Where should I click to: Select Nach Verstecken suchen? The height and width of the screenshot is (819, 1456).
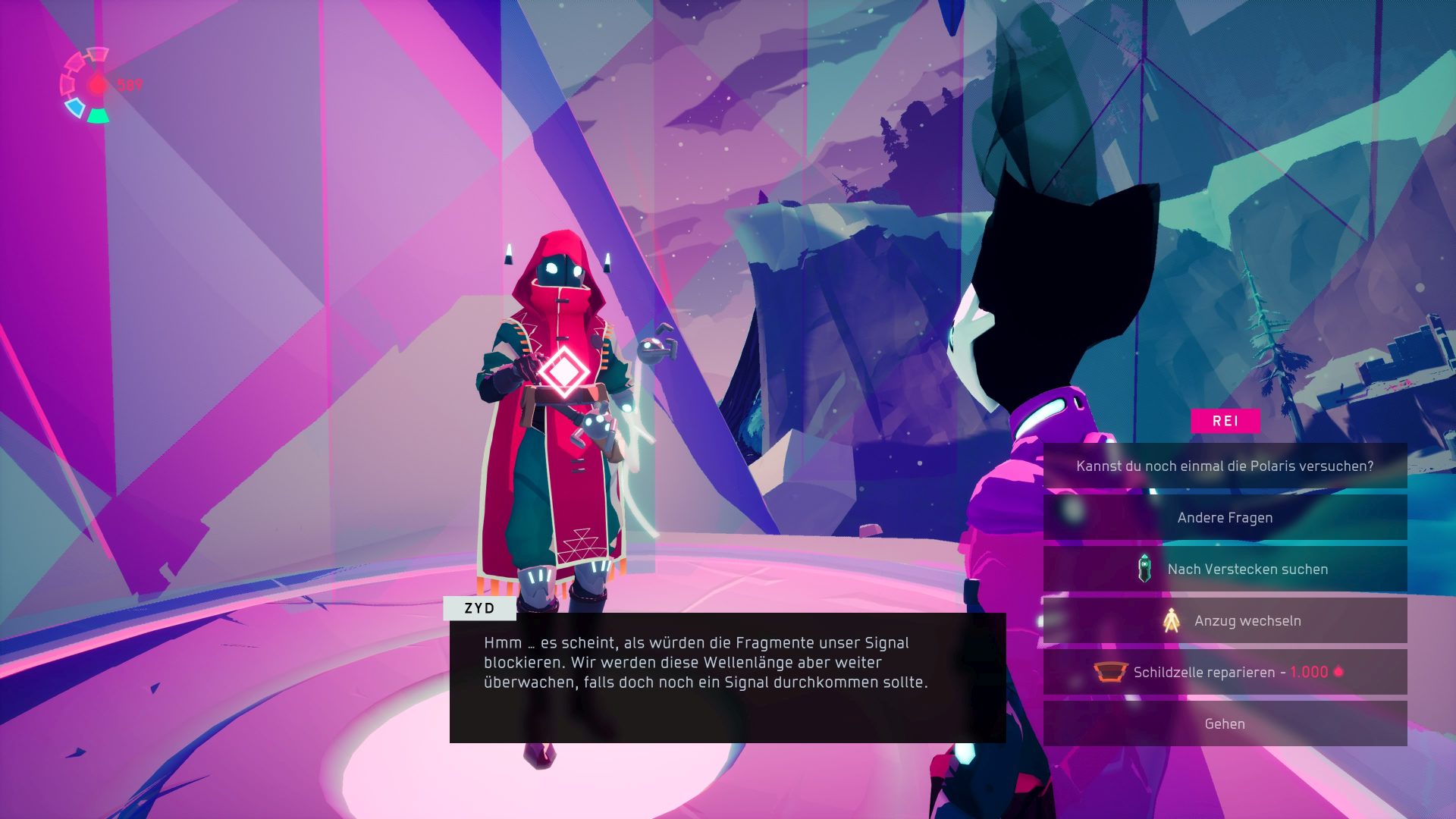pos(1225,570)
